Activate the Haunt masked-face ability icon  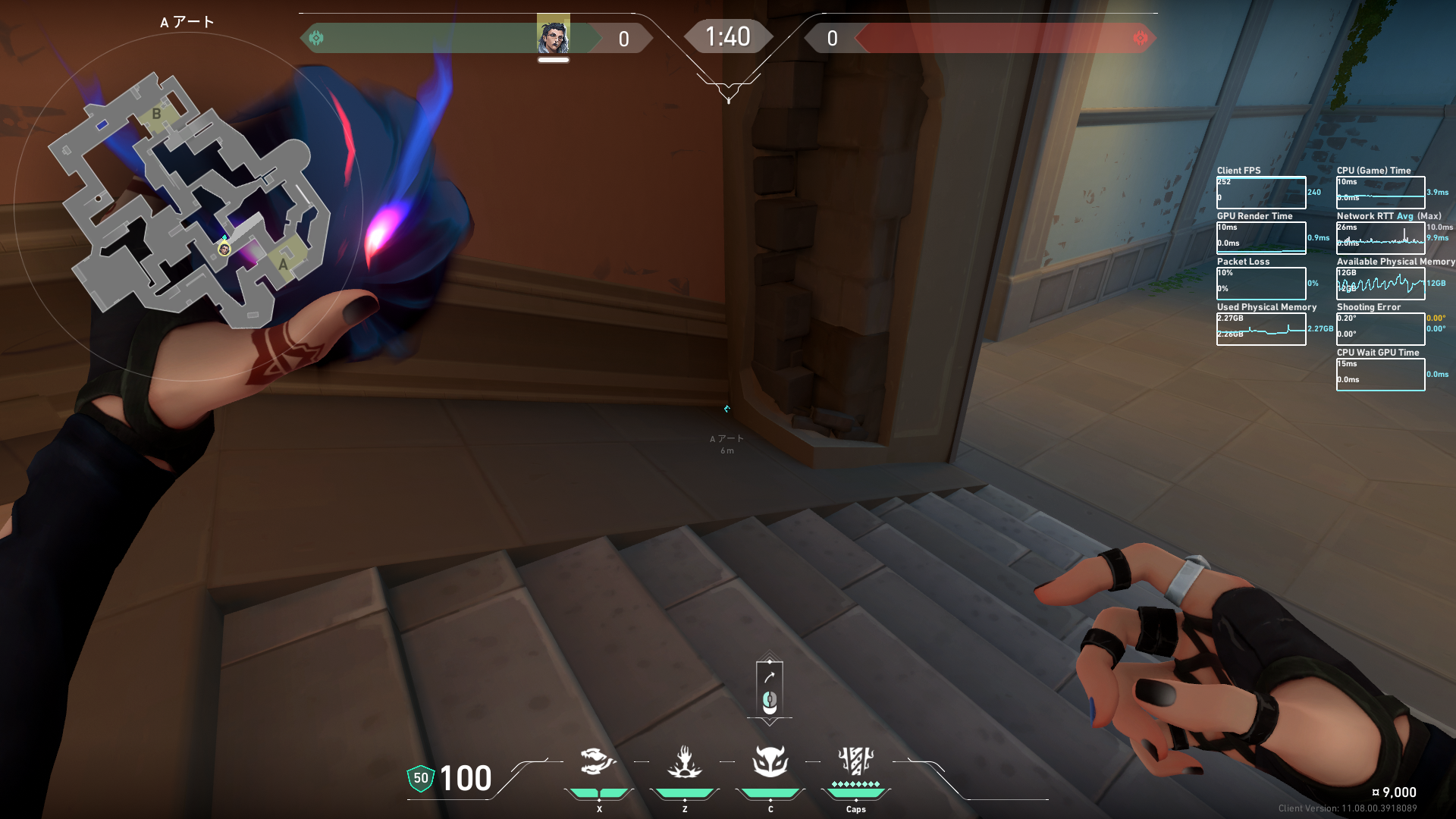770,761
